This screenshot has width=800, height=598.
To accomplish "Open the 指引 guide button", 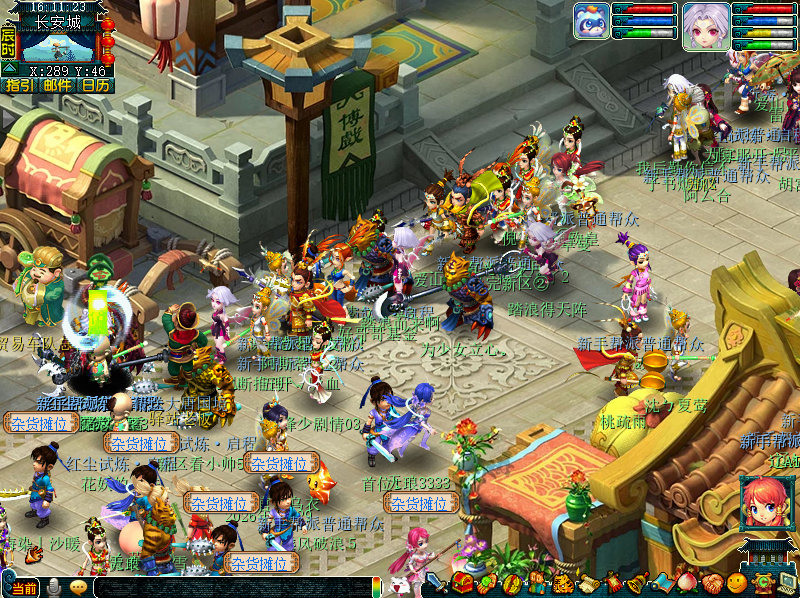I will point(19,86).
